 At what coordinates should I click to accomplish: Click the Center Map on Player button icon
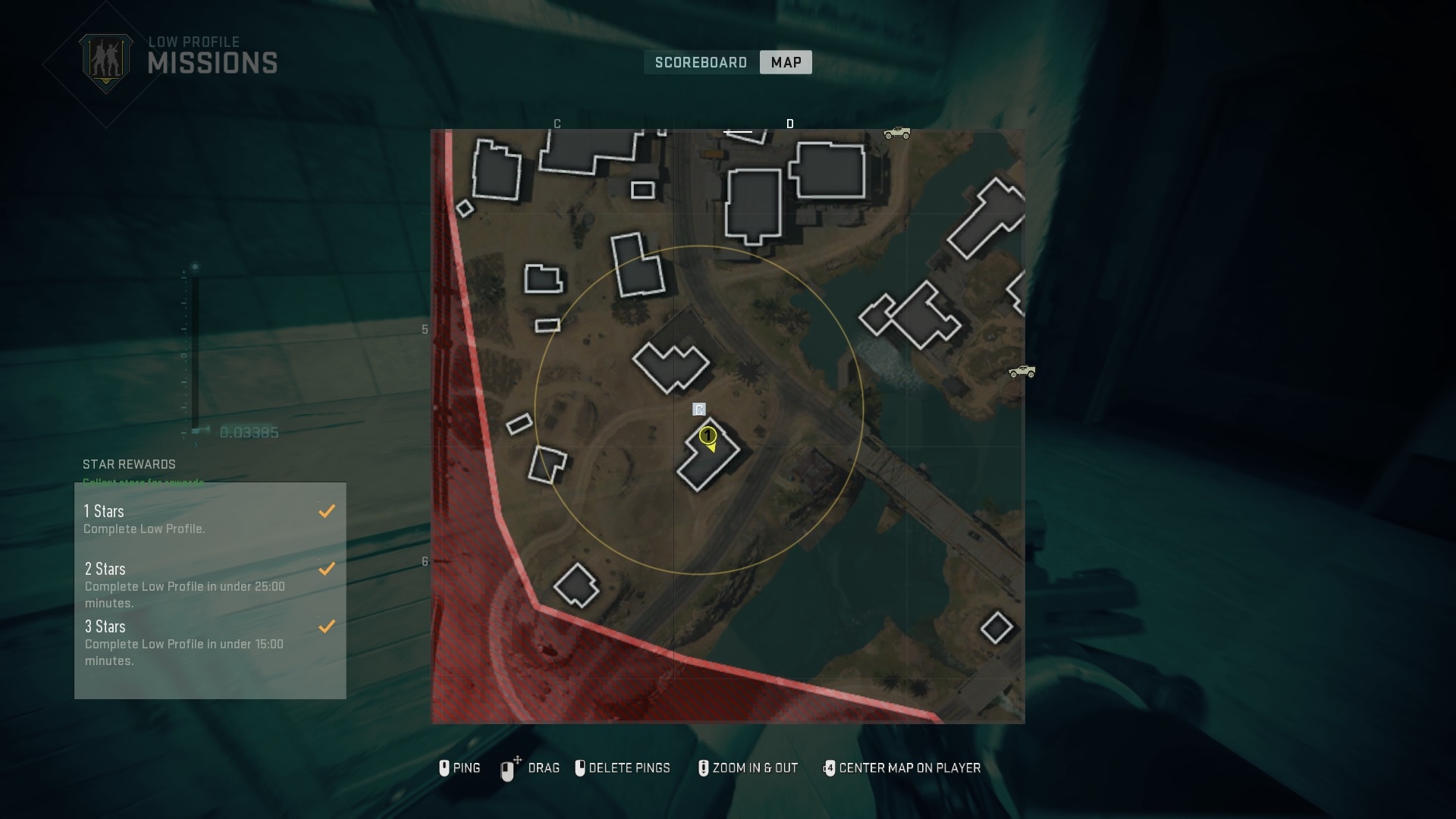coord(830,768)
